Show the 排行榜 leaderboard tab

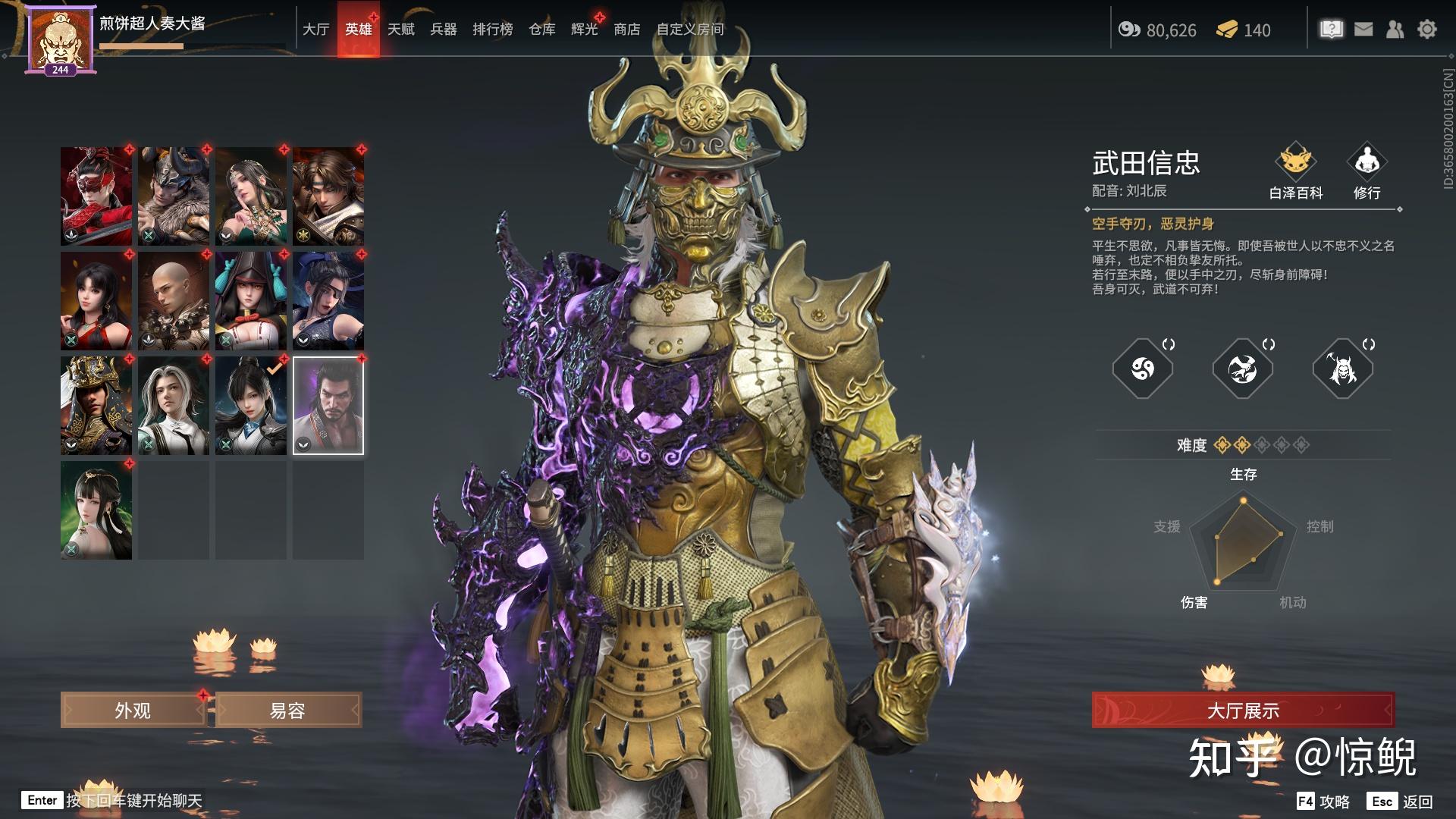click(x=493, y=30)
